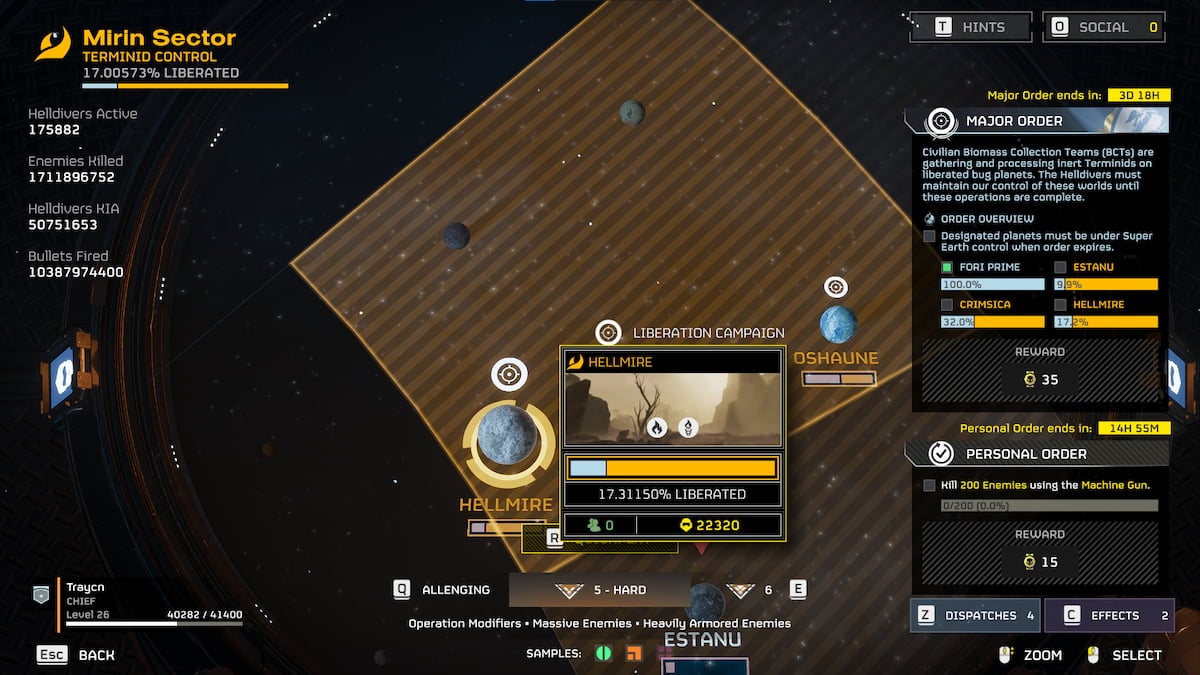This screenshot has width=1200, height=675.
Task: Select the Hellmire planet on the map
Action: pyautogui.click(x=508, y=436)
